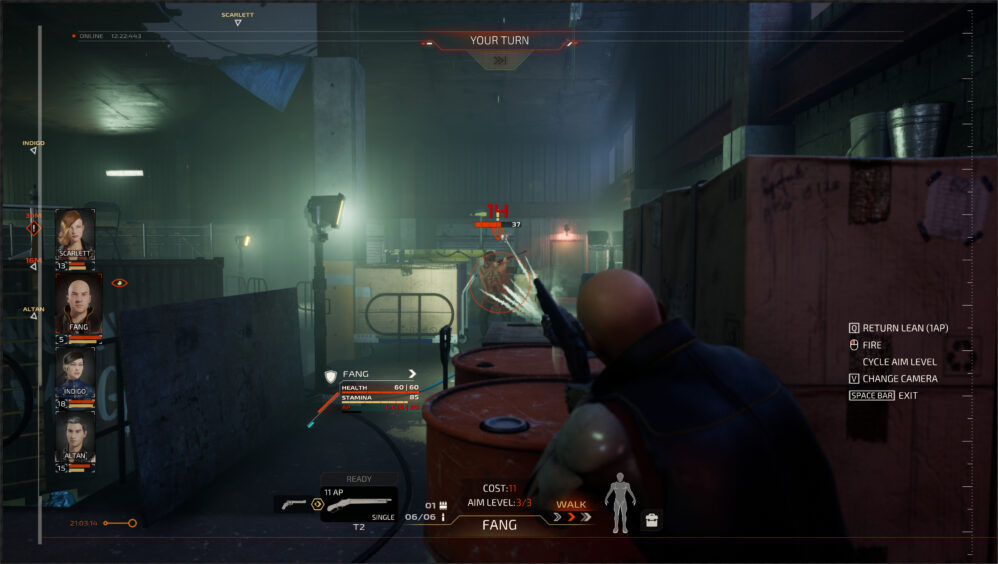
Task: Expand Fang's status panel arrow
Action: coord(411,374)
